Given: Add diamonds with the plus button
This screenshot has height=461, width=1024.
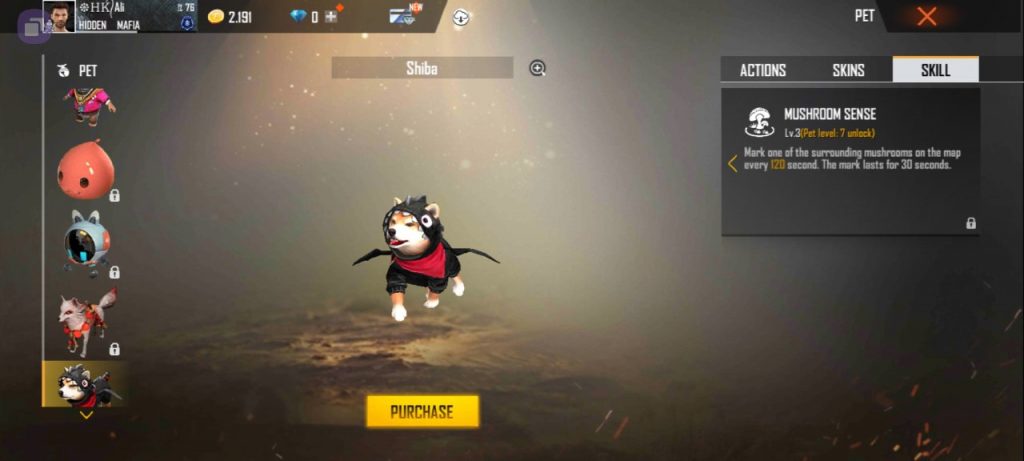Looking at the screenshot, I should (x=330, y=16).
